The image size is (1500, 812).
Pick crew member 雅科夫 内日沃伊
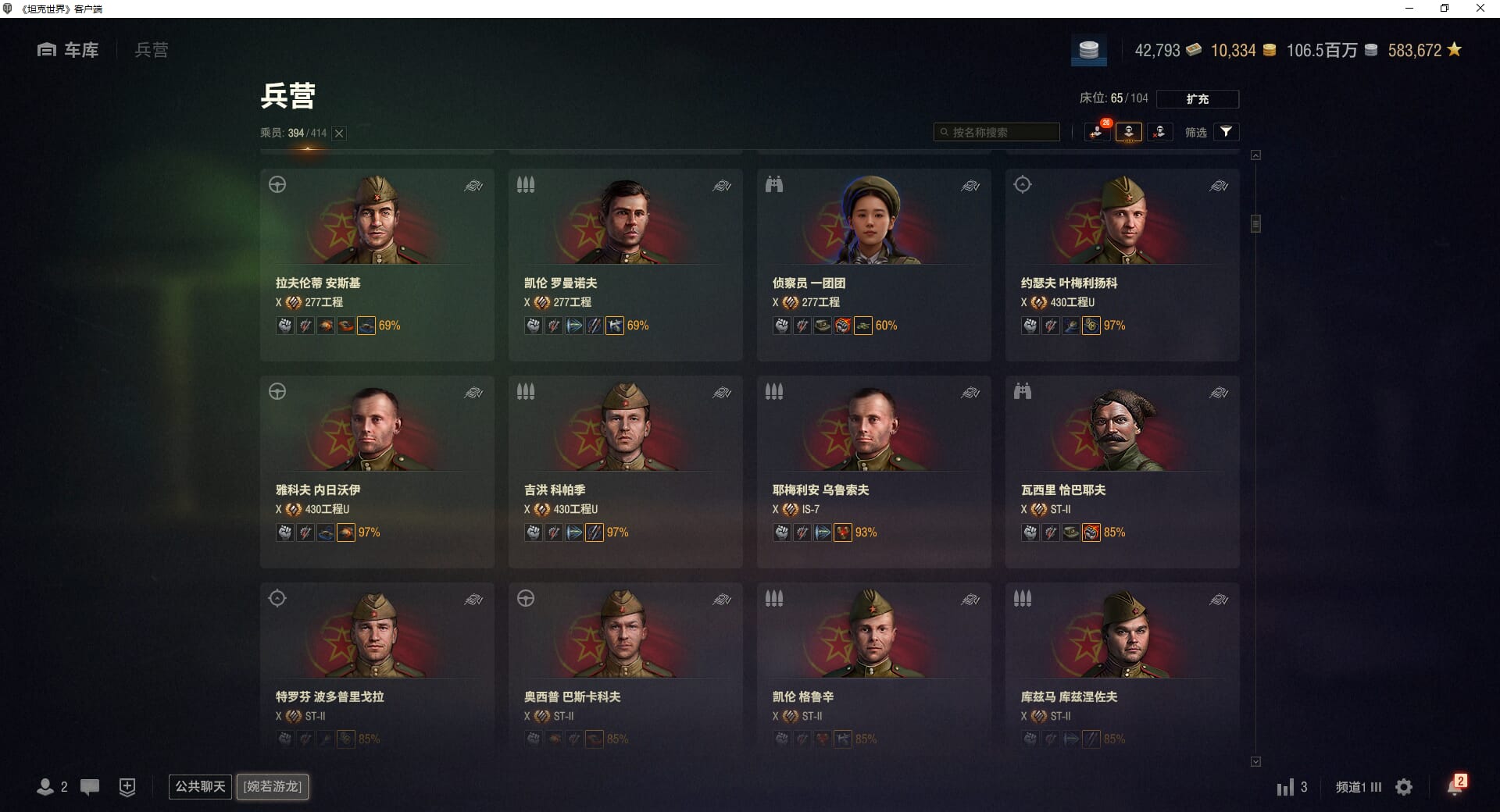click(x=377, y=471)
